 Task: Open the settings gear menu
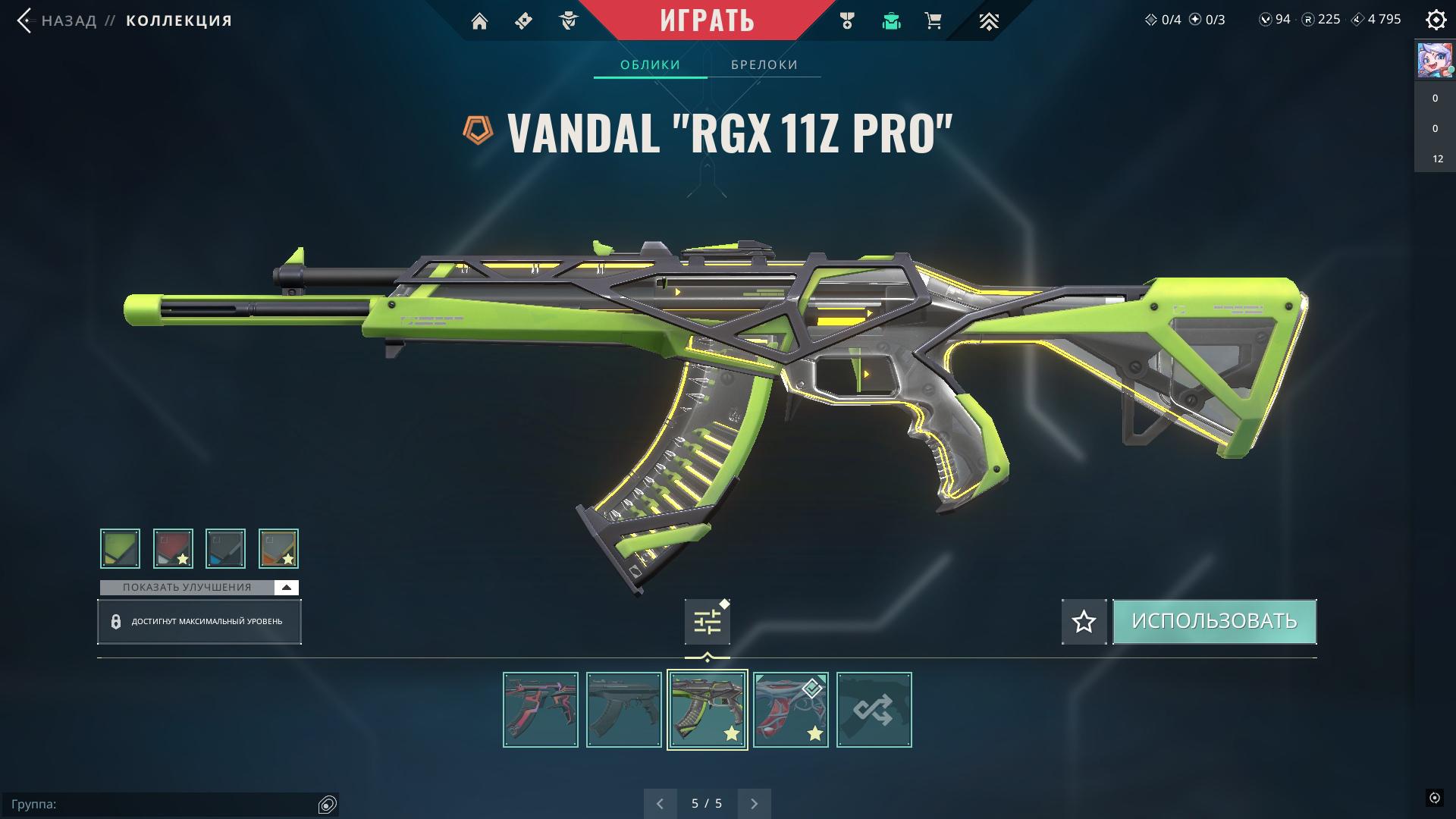point(1436,20)
